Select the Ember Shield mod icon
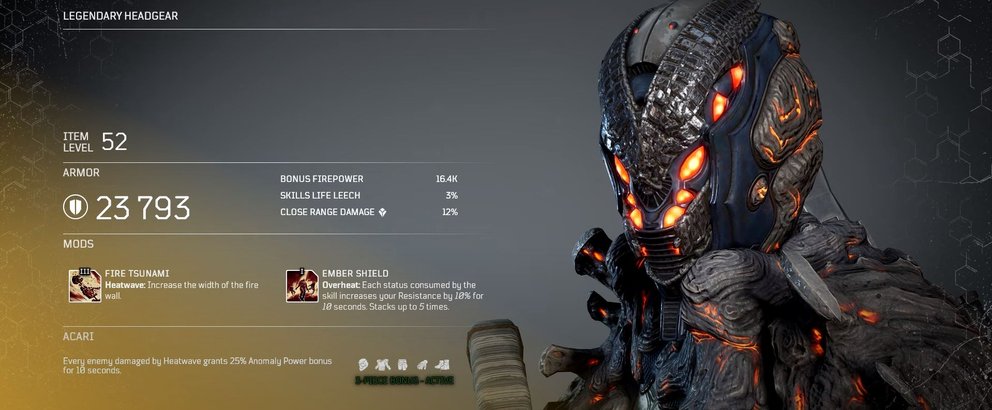Screen dimensions: 992x410 pyautogui.click(x=302, y=285)
